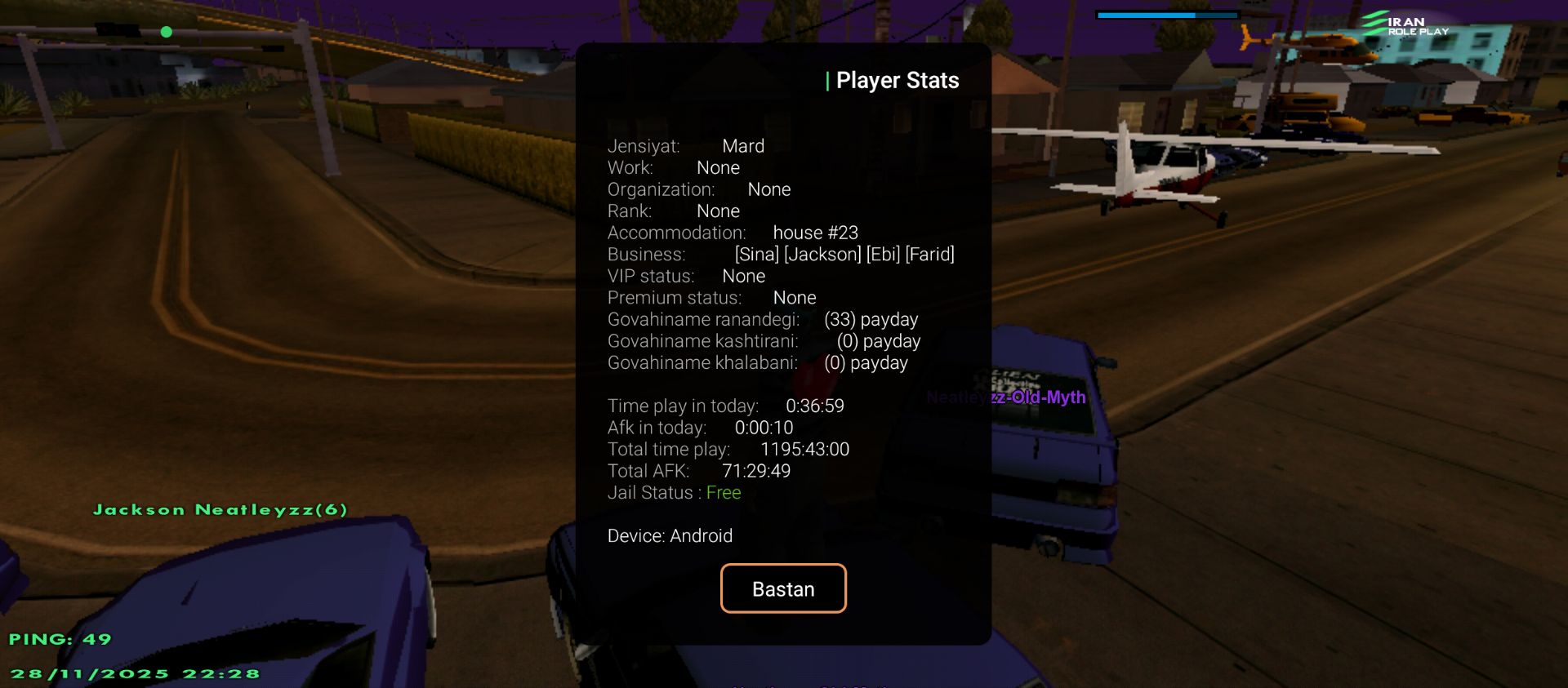
Task: Close the Player Stats dialog with Bastan
Action: 782,588
